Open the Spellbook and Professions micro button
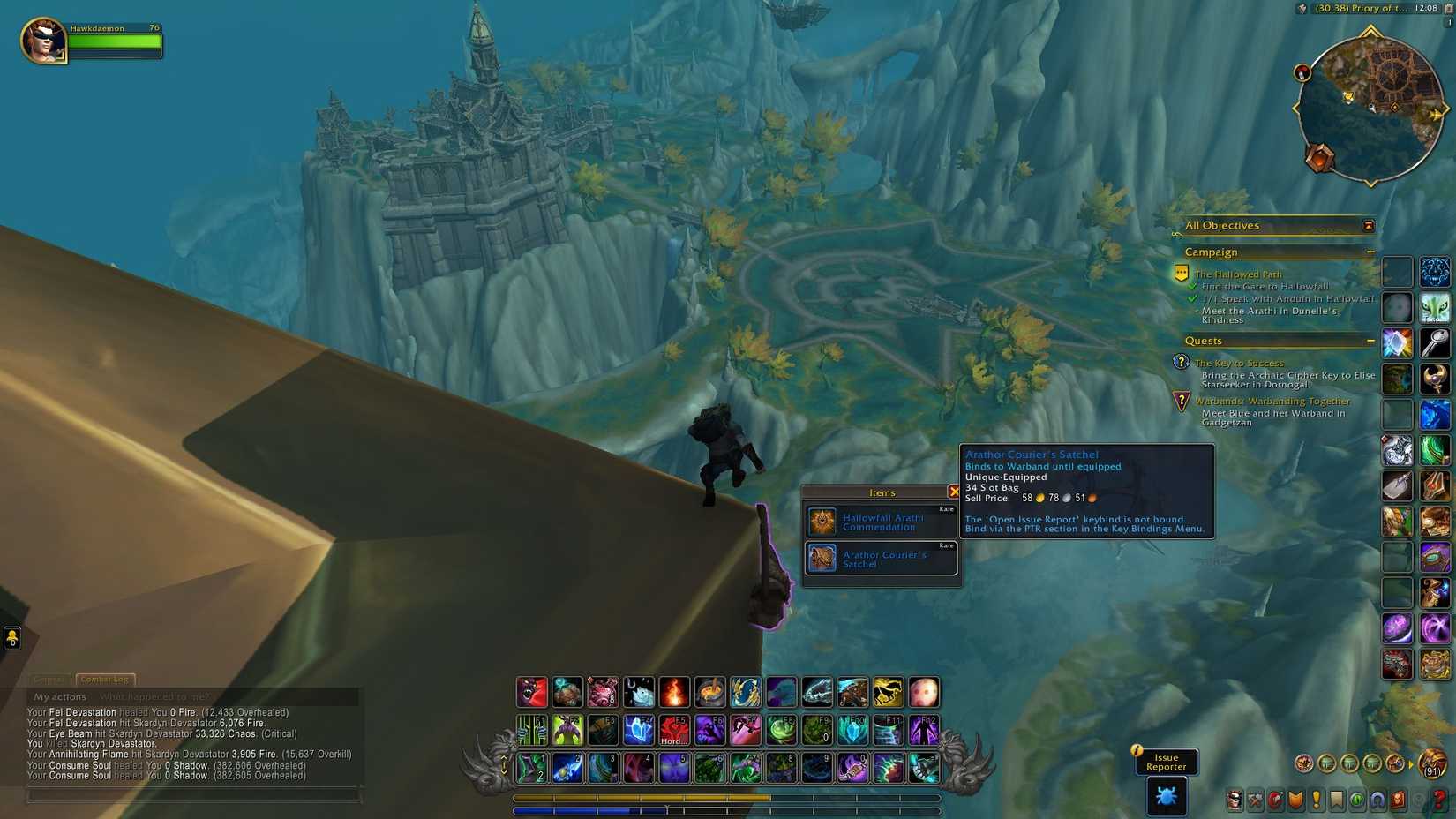1456x819 pixels. click(x=1255, y=797)
